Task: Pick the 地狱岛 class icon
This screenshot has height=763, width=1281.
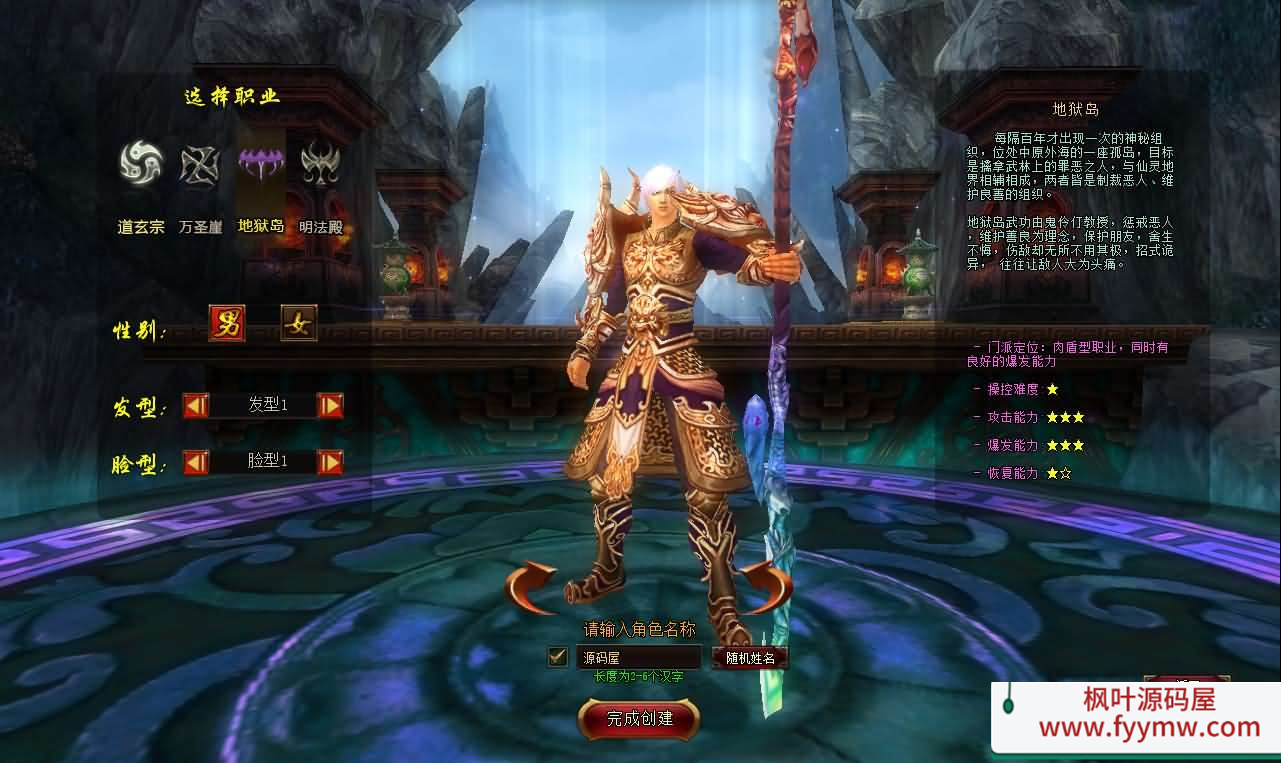Action: 260,163
